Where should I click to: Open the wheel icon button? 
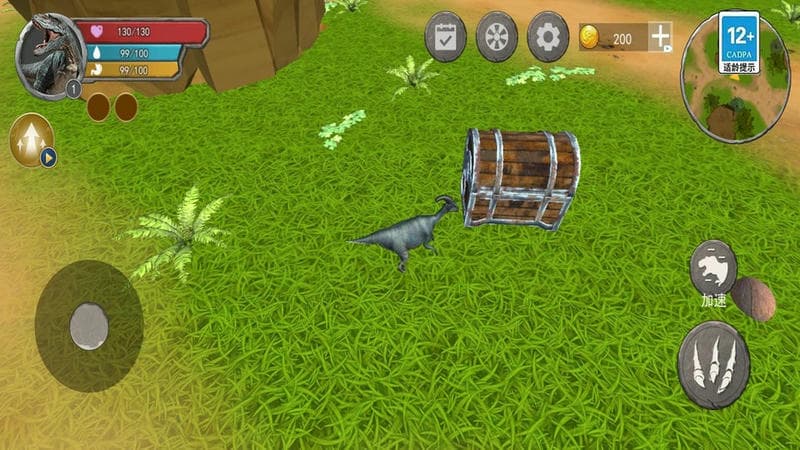pos(497,37)
